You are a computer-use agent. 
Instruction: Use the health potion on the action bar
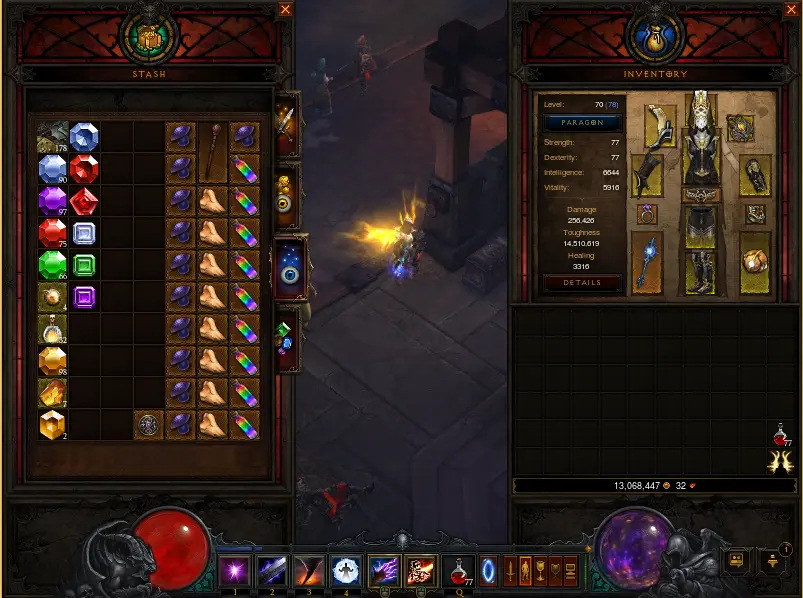click(460, 571)
